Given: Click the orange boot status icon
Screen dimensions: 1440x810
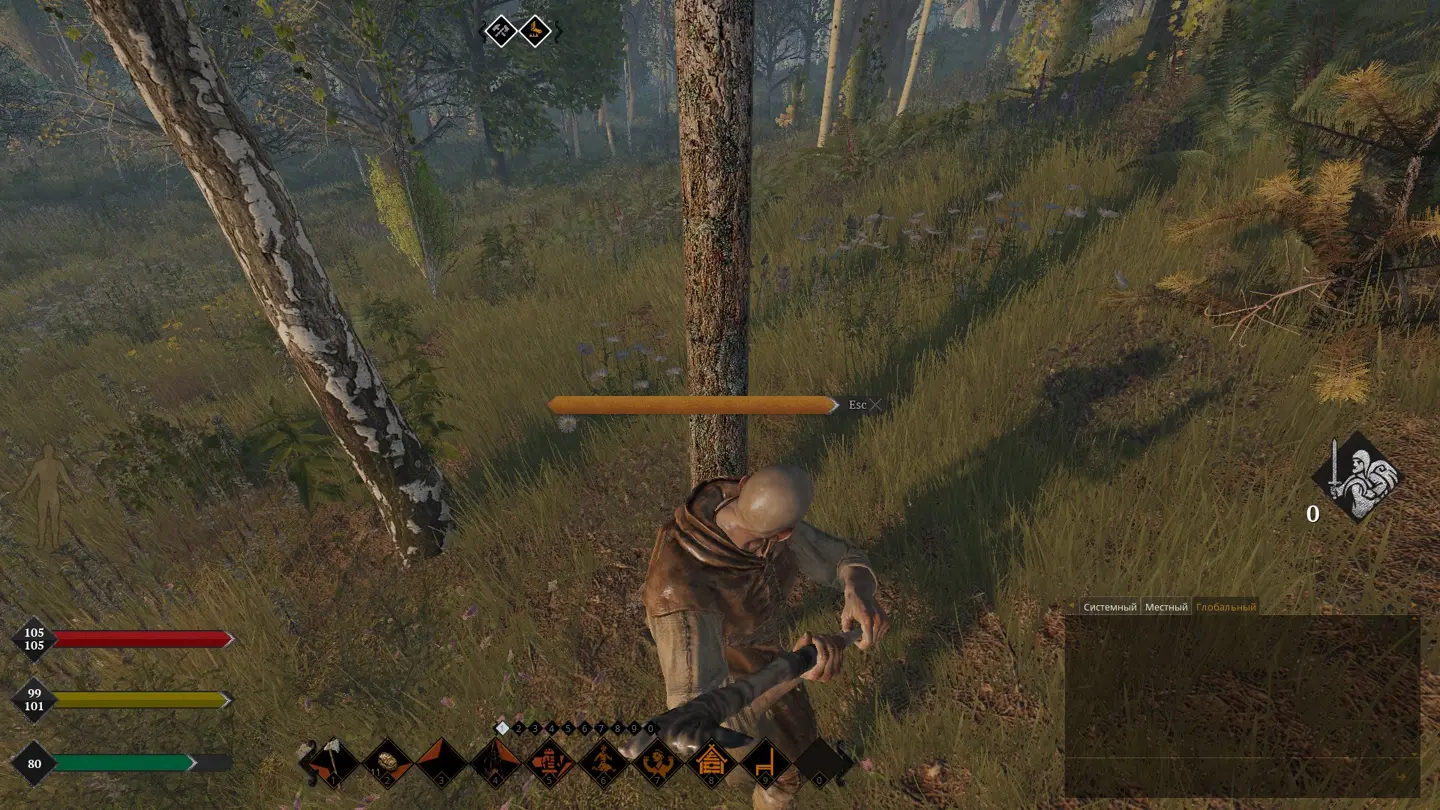Looking at the screenshot, I should (x=535, y=31).
